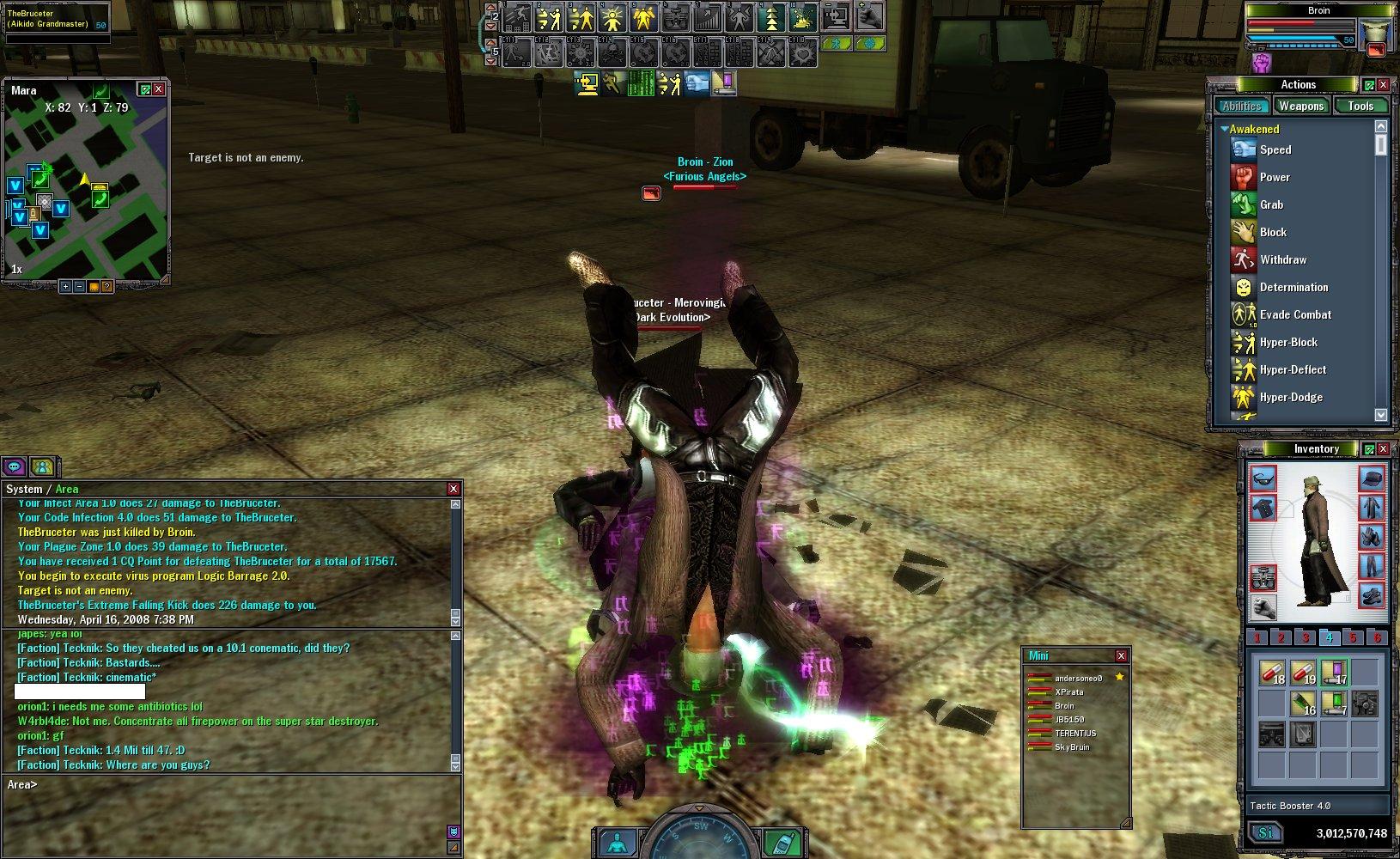Close the Inventory window
Viewport: 1400px width, 859px height.
point(1383,448)
